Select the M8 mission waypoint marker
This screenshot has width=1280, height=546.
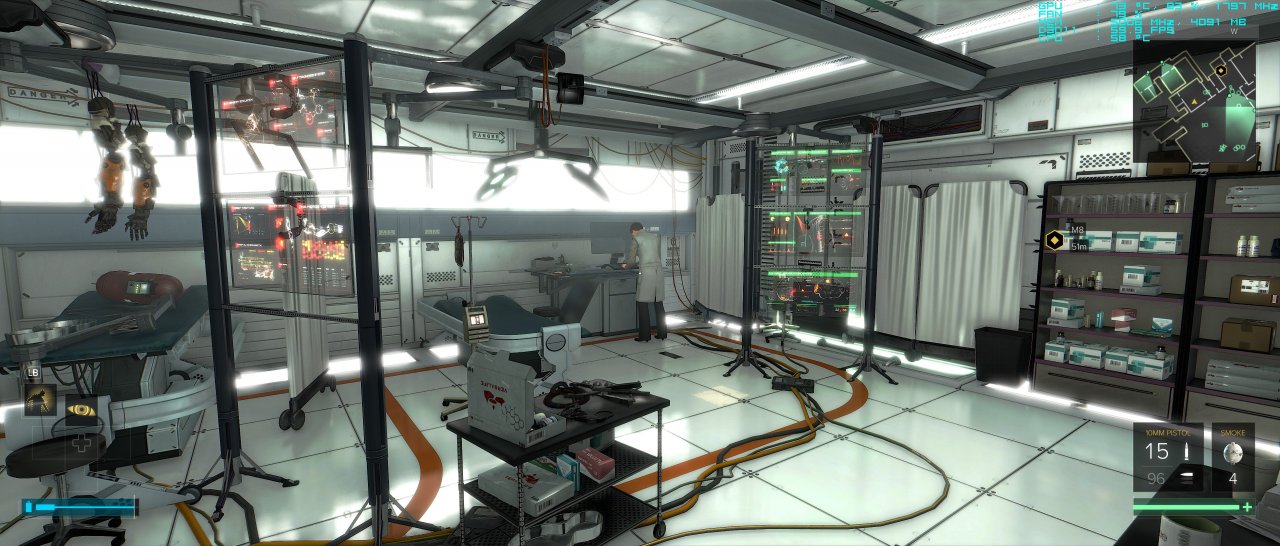click(x=1052, y=239)
